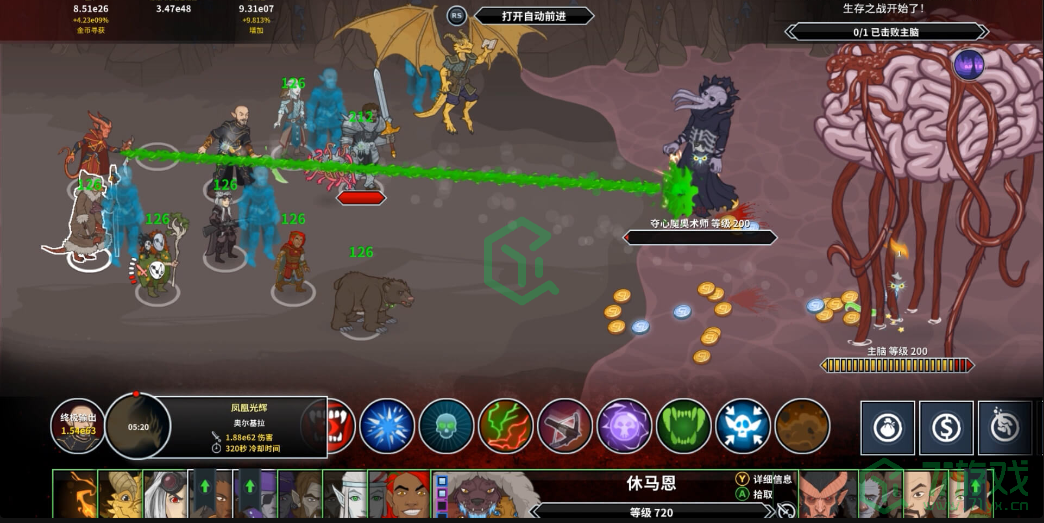Use the green fanged maw ability
This screenshot has height=523, width=1044.
tap(683, 425)
